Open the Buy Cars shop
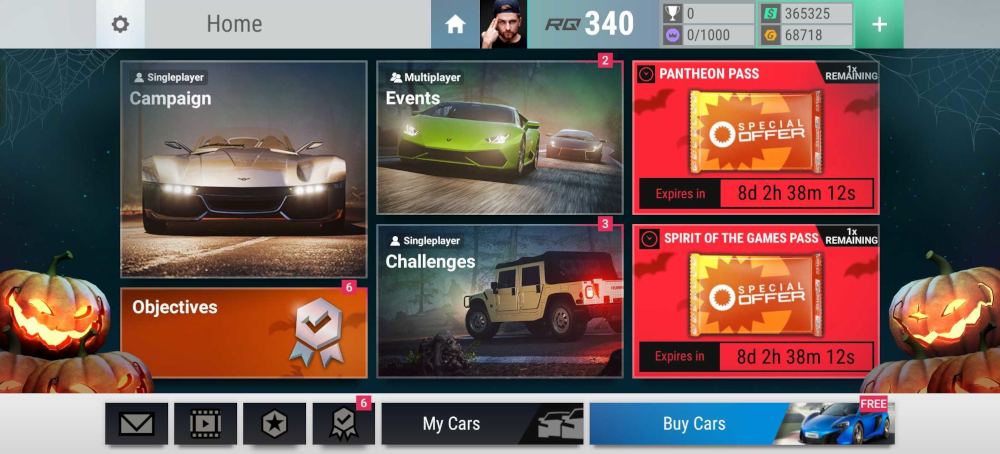This screenshot has height=454, width=1000. coord(741,424)
